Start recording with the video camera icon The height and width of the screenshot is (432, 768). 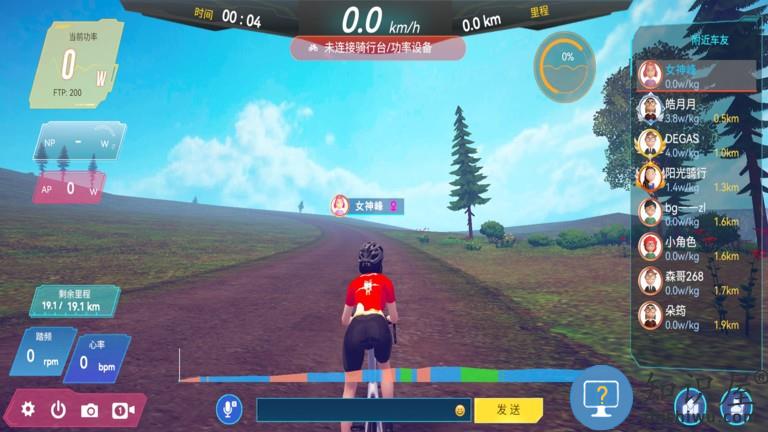[122, 409]
